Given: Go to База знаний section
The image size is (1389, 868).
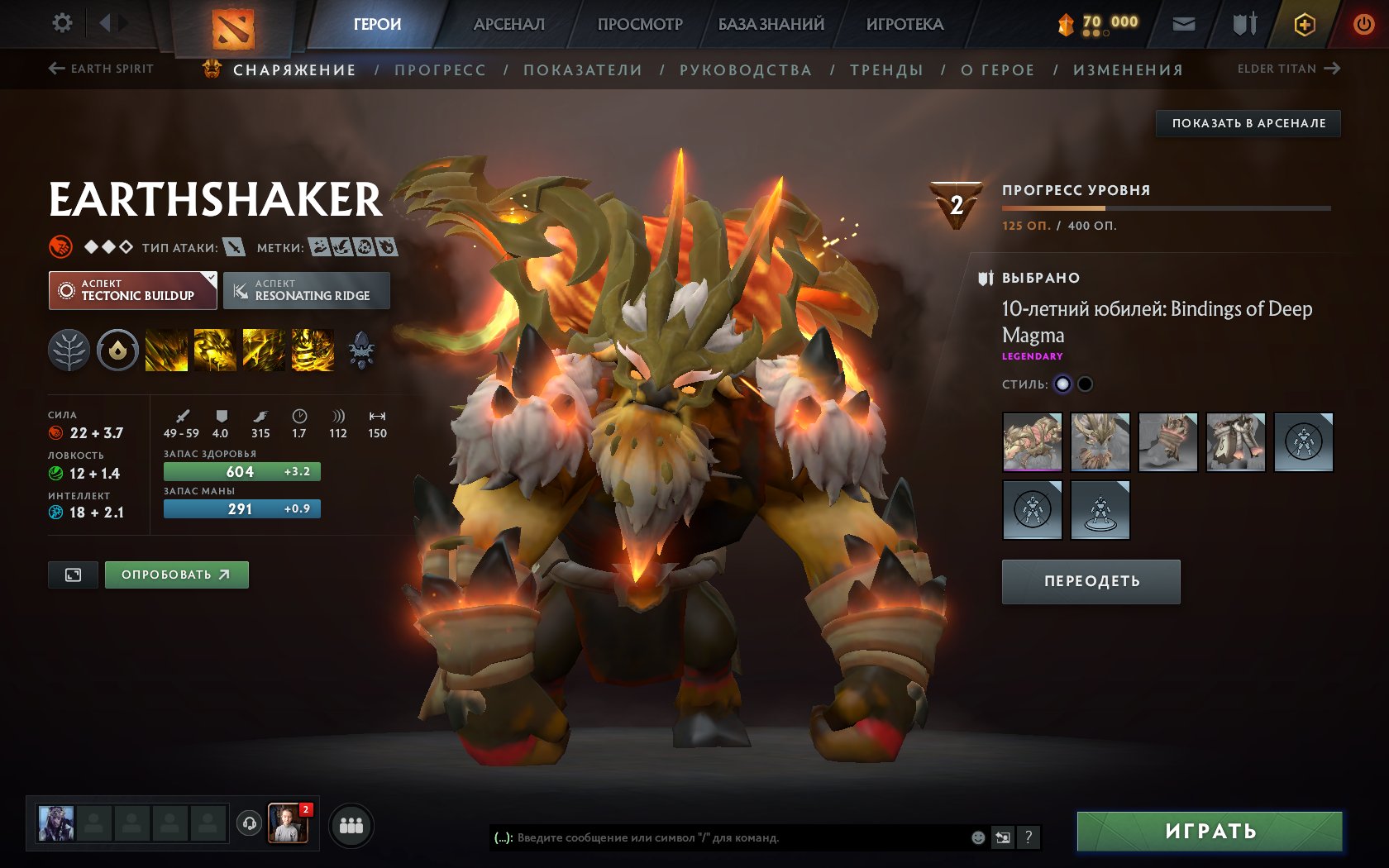Looking at the screenshot, I should tap(771, 24).
